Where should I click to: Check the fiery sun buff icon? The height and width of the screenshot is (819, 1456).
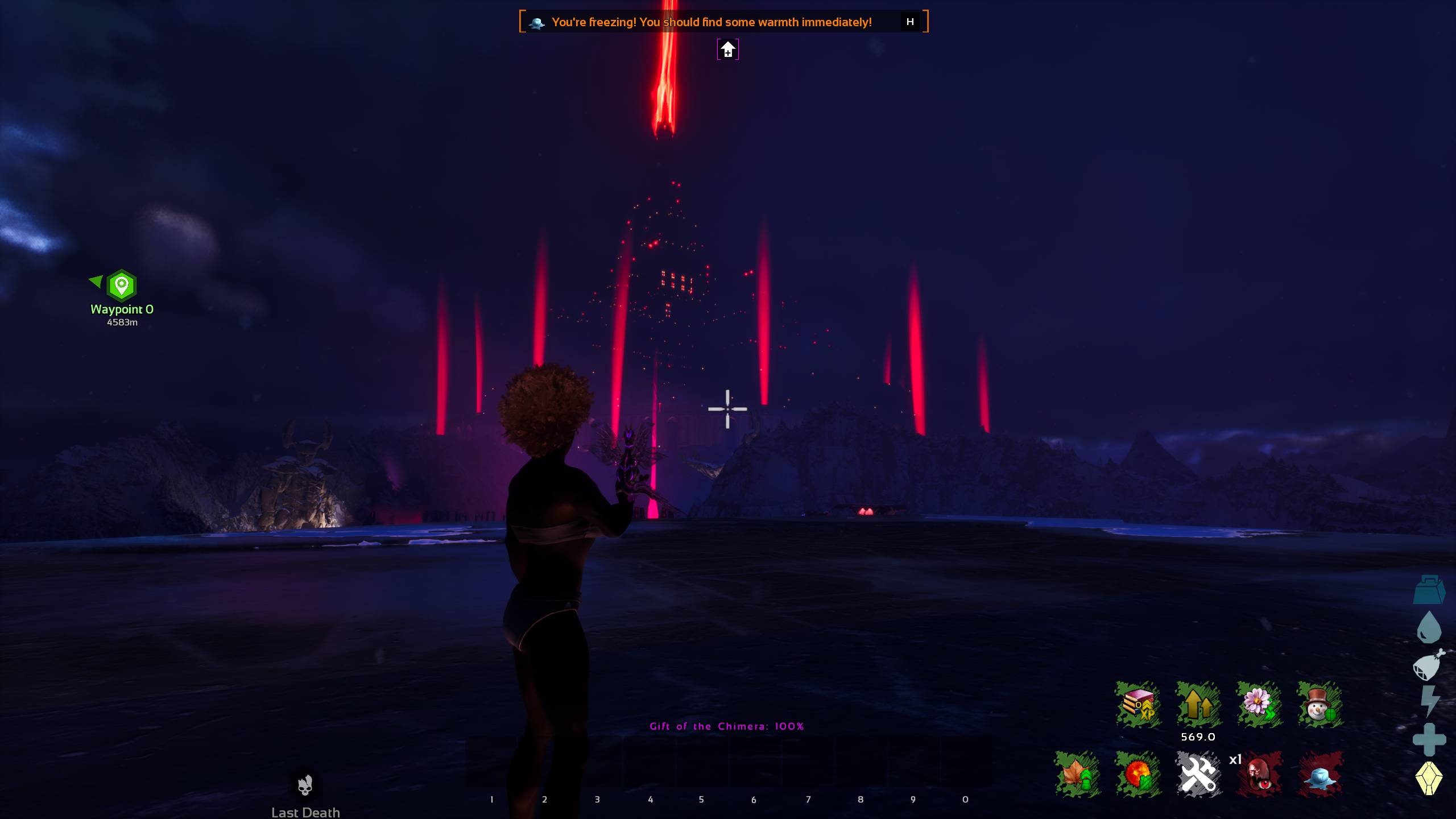[x=1137, y=774]
